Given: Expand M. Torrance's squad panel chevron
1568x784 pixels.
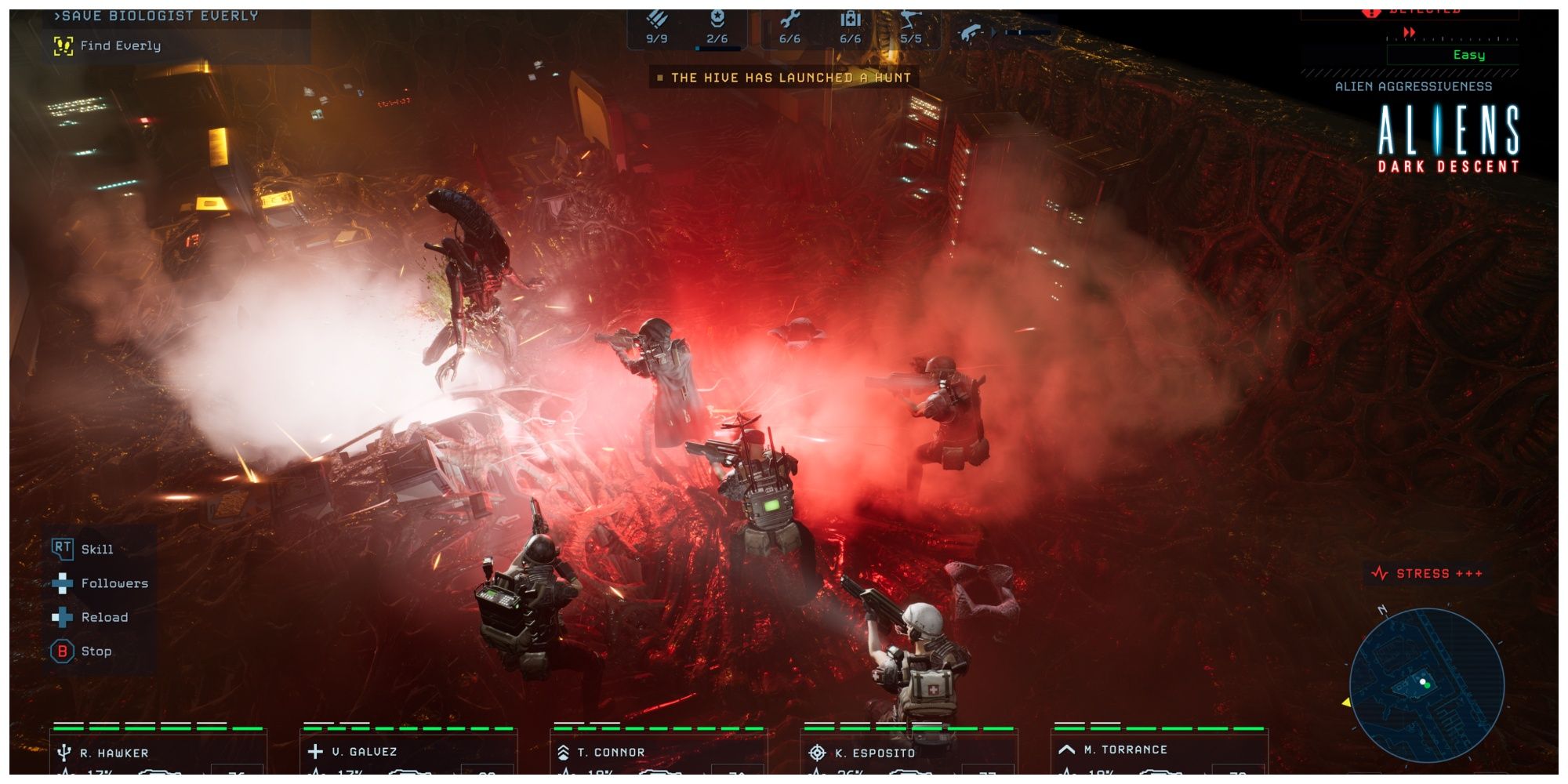Looking at the screenshot, I should coord(1067,750).
